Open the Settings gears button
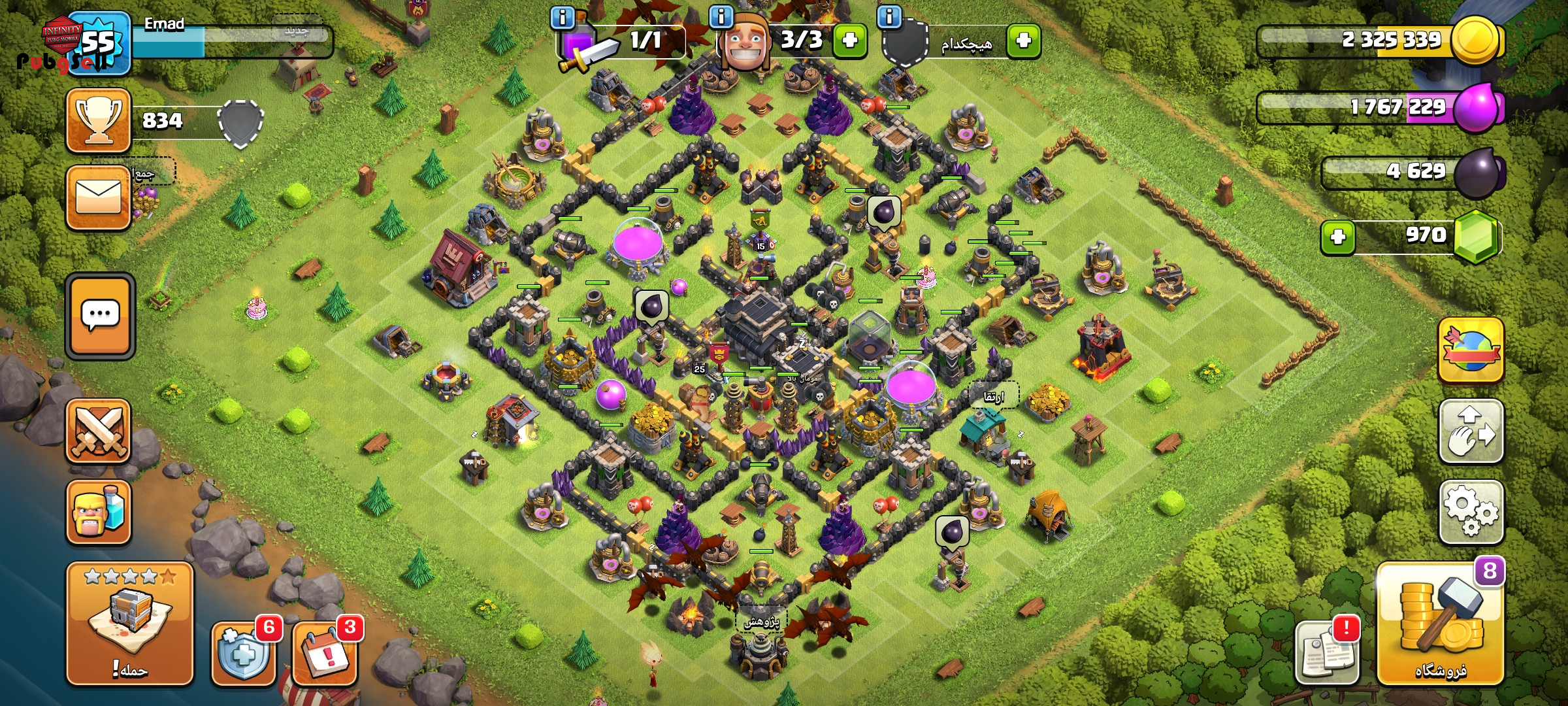 point(1471,512)
